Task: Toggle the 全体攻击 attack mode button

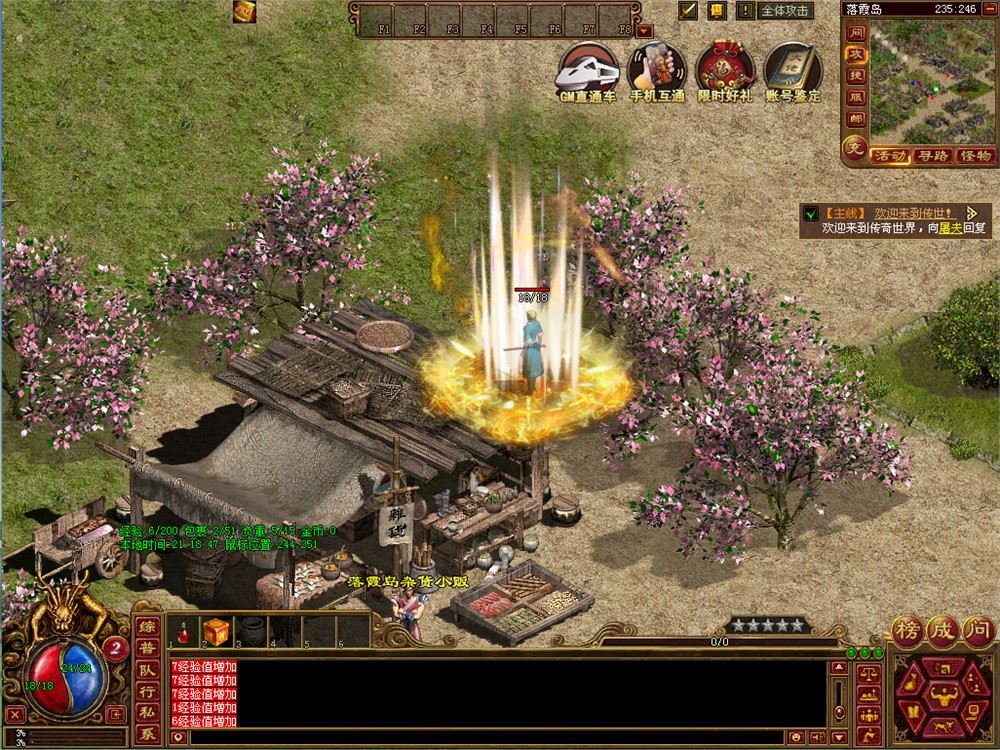Action: 785,11
